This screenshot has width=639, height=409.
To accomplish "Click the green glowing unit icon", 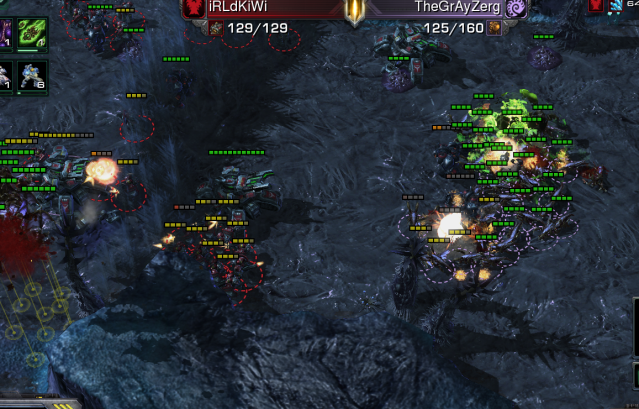I will click(30, 30).
